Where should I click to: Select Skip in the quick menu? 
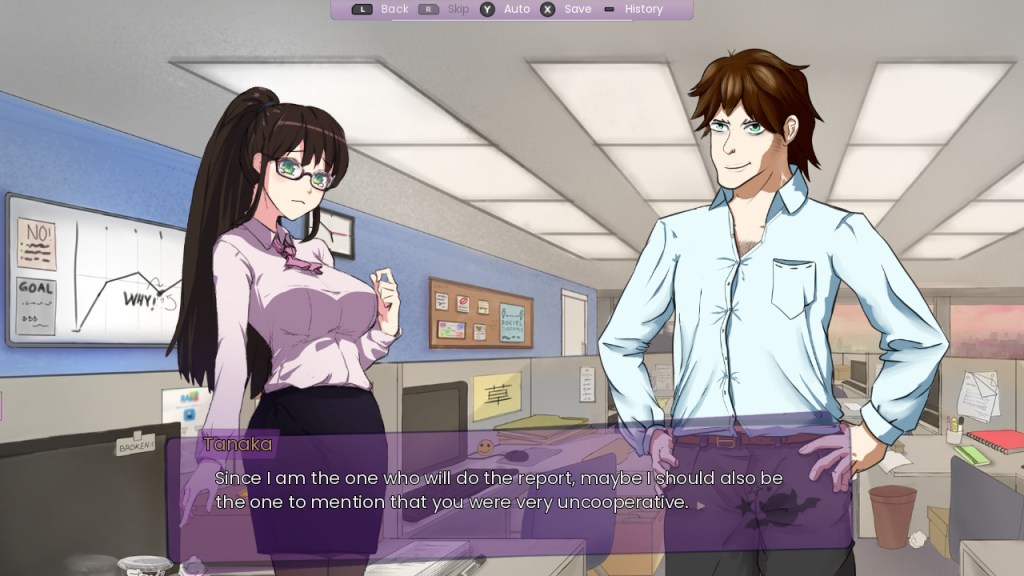457,9
